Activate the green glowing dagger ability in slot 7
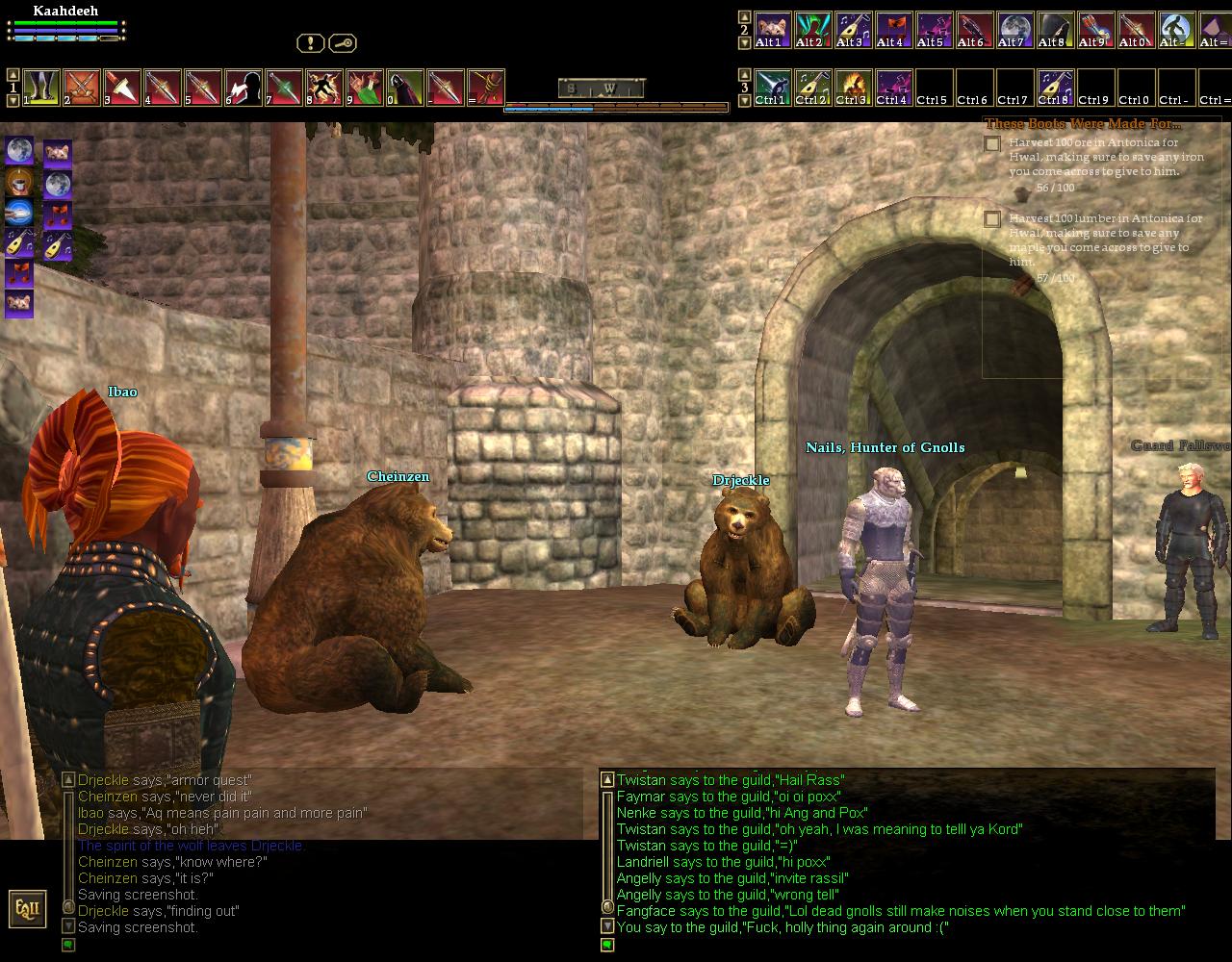The image size is (1232, 962). (284, 87)
